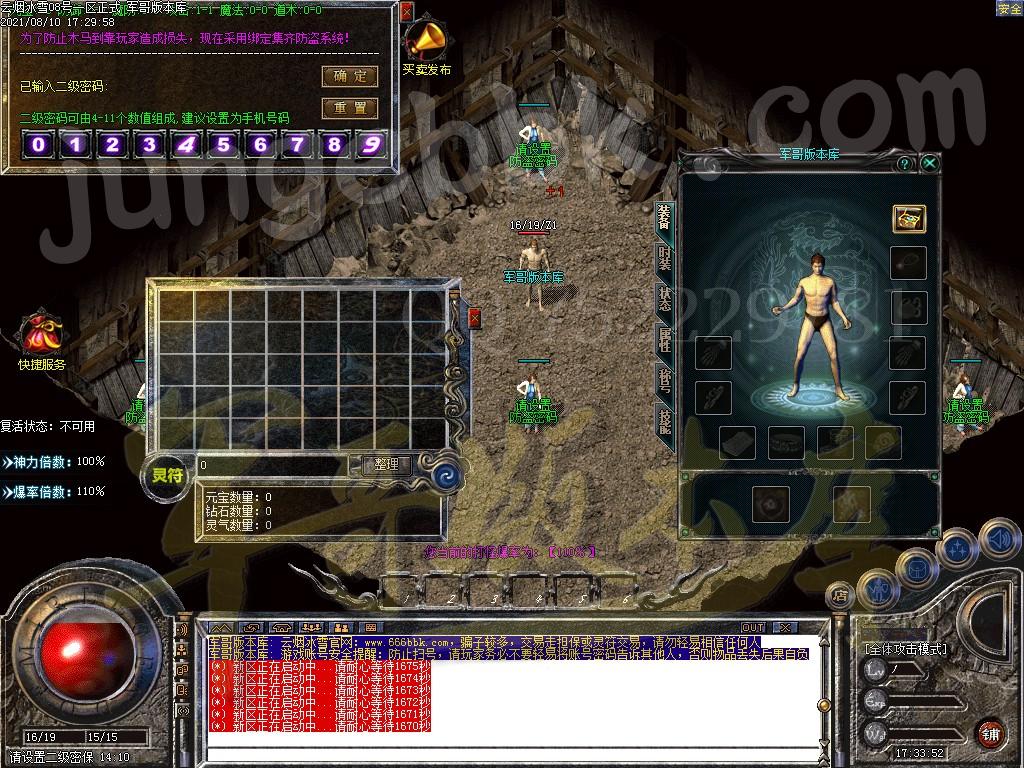Open the 灵符 talisman button
The image size is (1024, 768).
[168, 475]
